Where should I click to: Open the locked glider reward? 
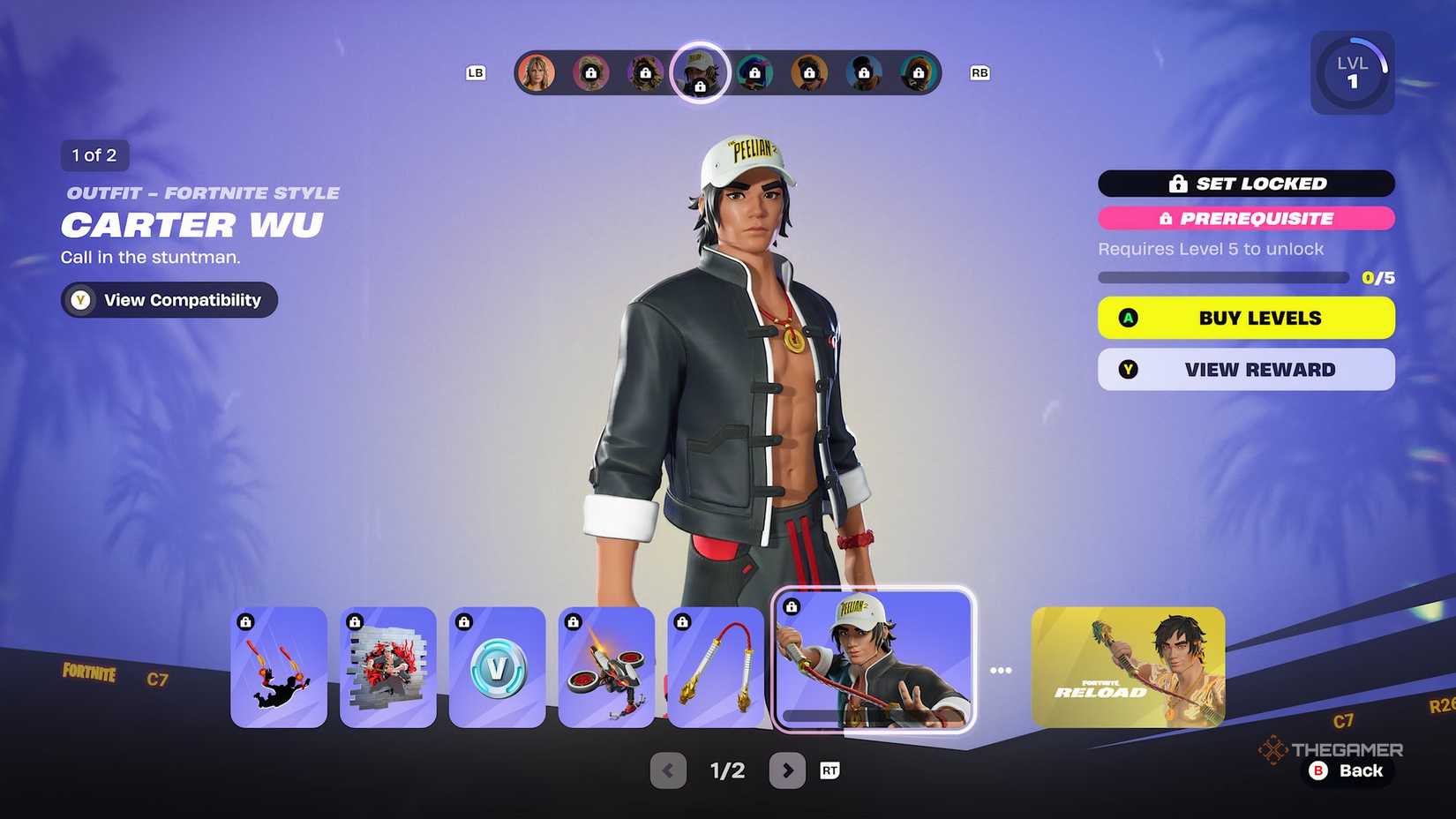point(607,668)
